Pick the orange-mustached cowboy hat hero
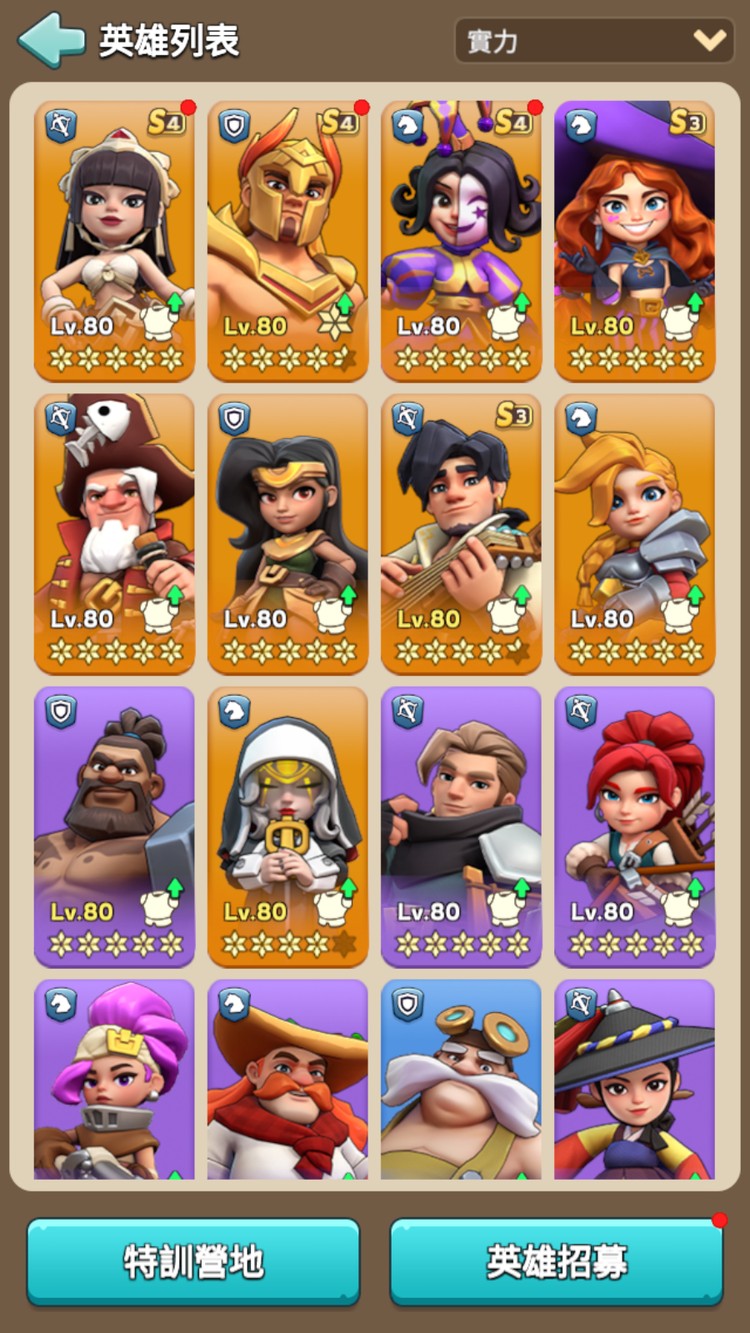750x1333 pixels. (288, 1080)
